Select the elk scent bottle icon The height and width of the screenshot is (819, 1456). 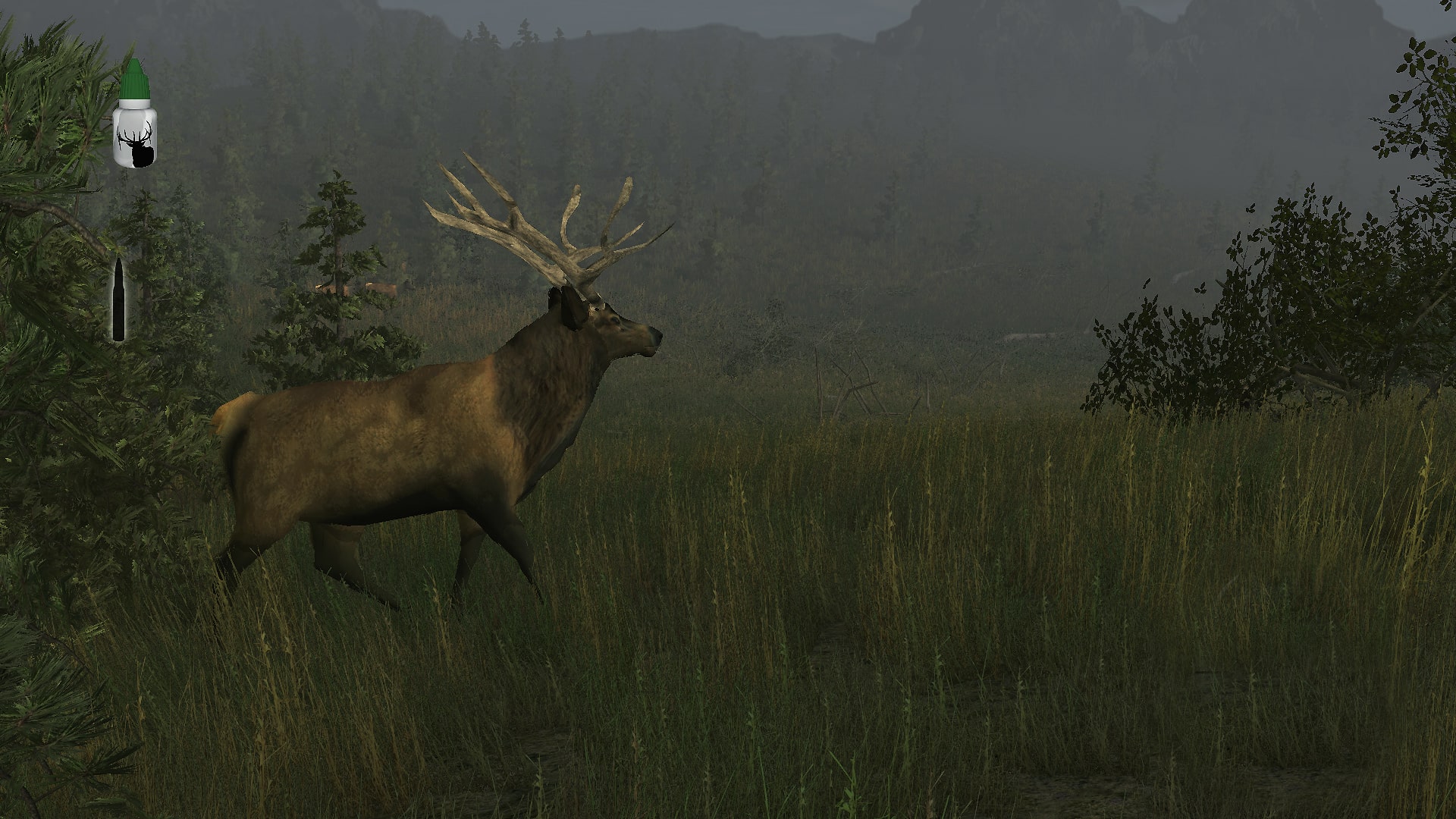[135, 115]
